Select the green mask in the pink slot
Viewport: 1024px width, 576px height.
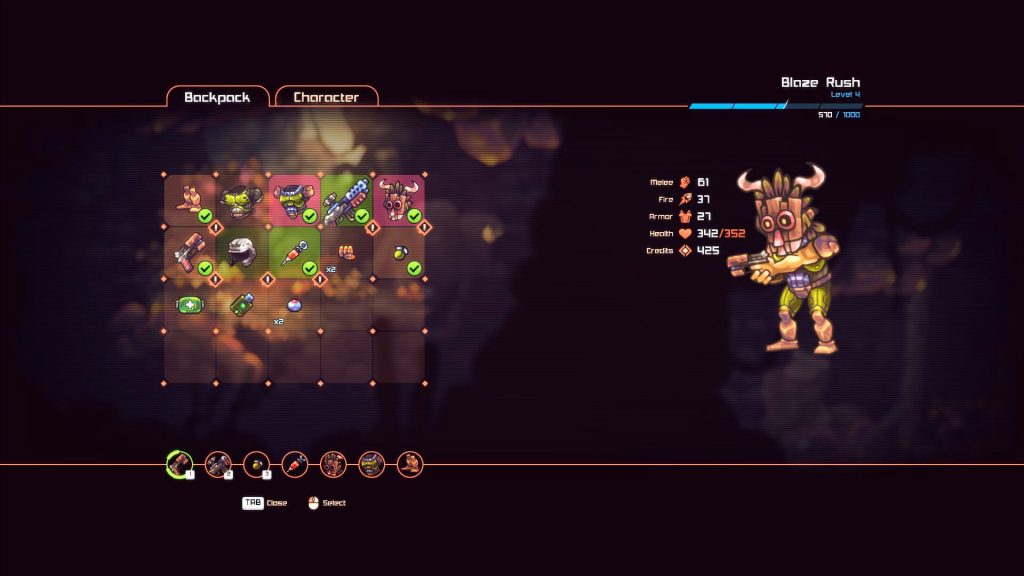click(294, 200)
